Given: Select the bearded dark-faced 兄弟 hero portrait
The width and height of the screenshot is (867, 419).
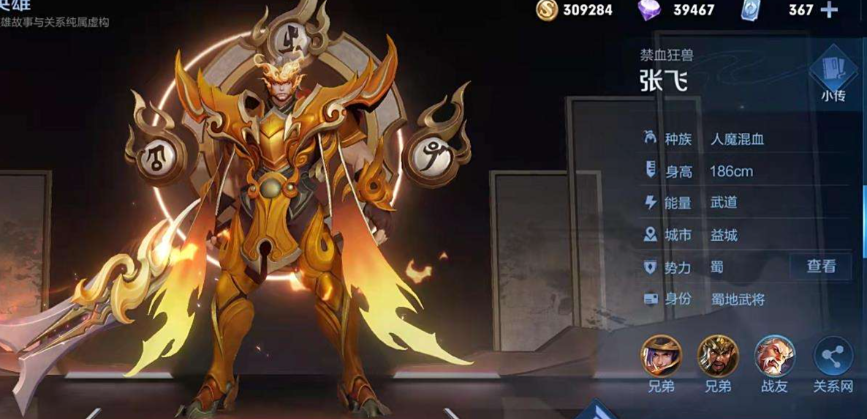Looking at the screenshot, I should pyautogui.click(x=717, y=355).
